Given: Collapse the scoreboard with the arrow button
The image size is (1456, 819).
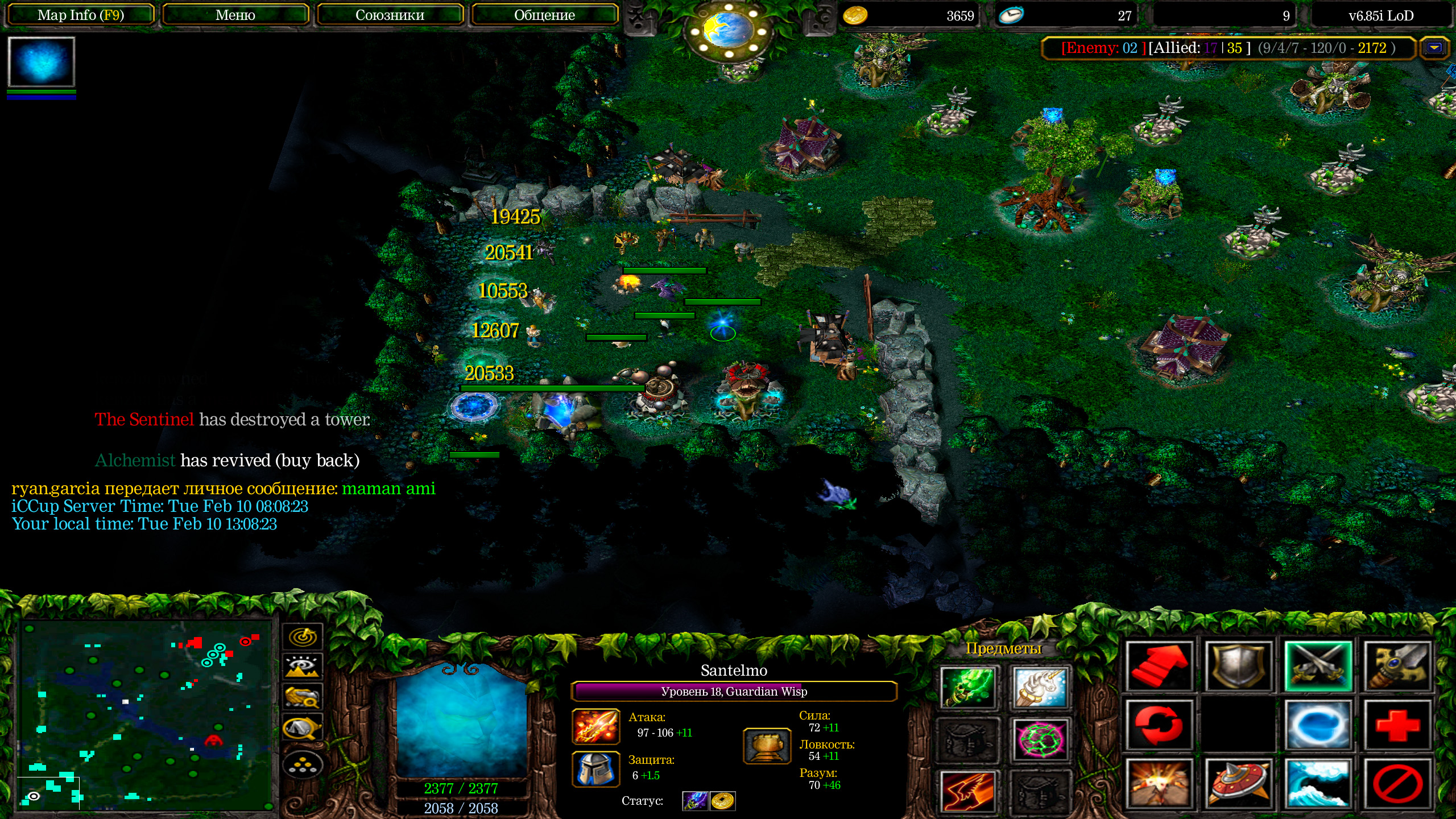Looking at the screenshot, I should (1434, 48).
